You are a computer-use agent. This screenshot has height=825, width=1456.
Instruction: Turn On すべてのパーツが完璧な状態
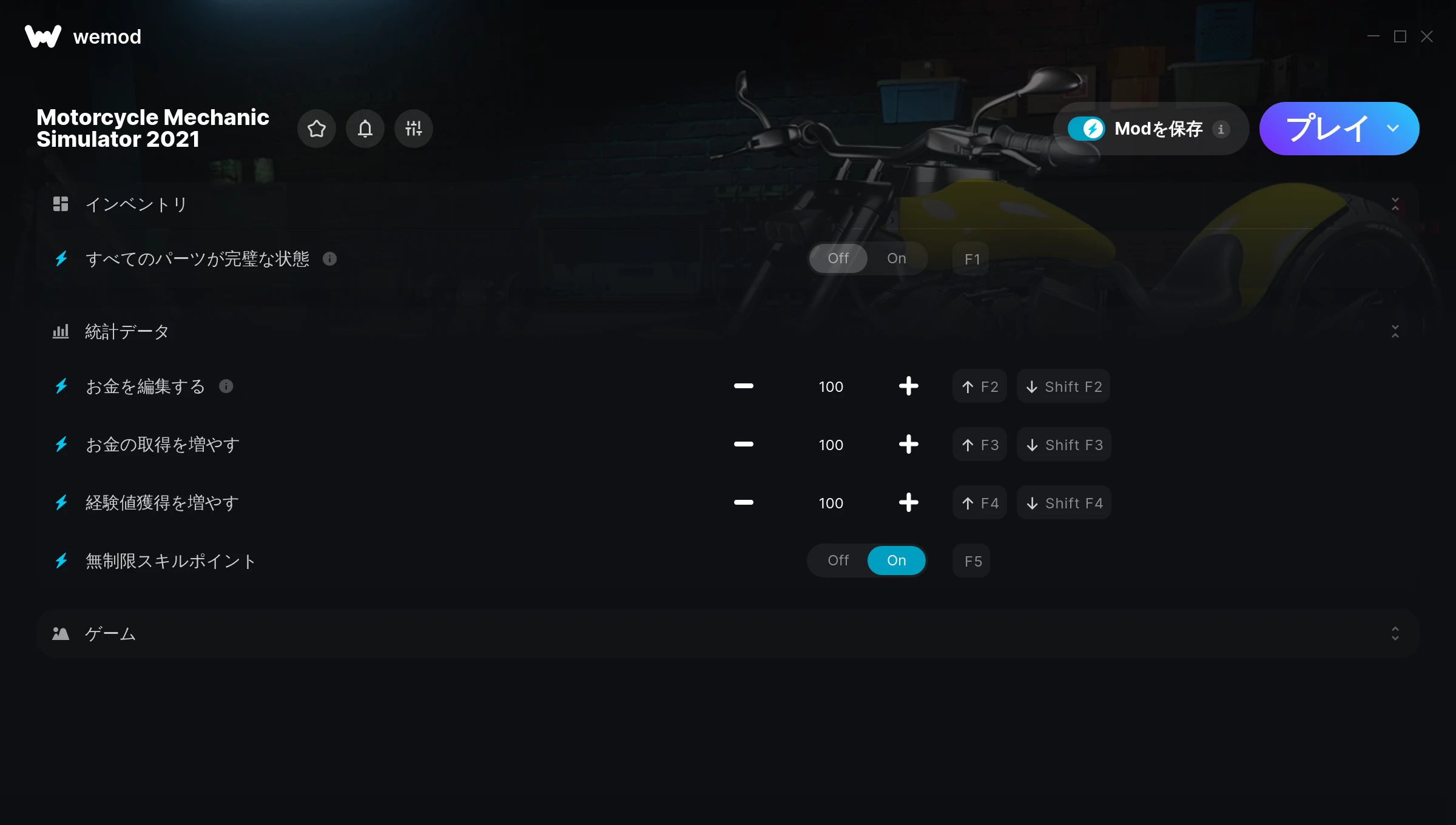pyautogui.click(x=896, y=258)
